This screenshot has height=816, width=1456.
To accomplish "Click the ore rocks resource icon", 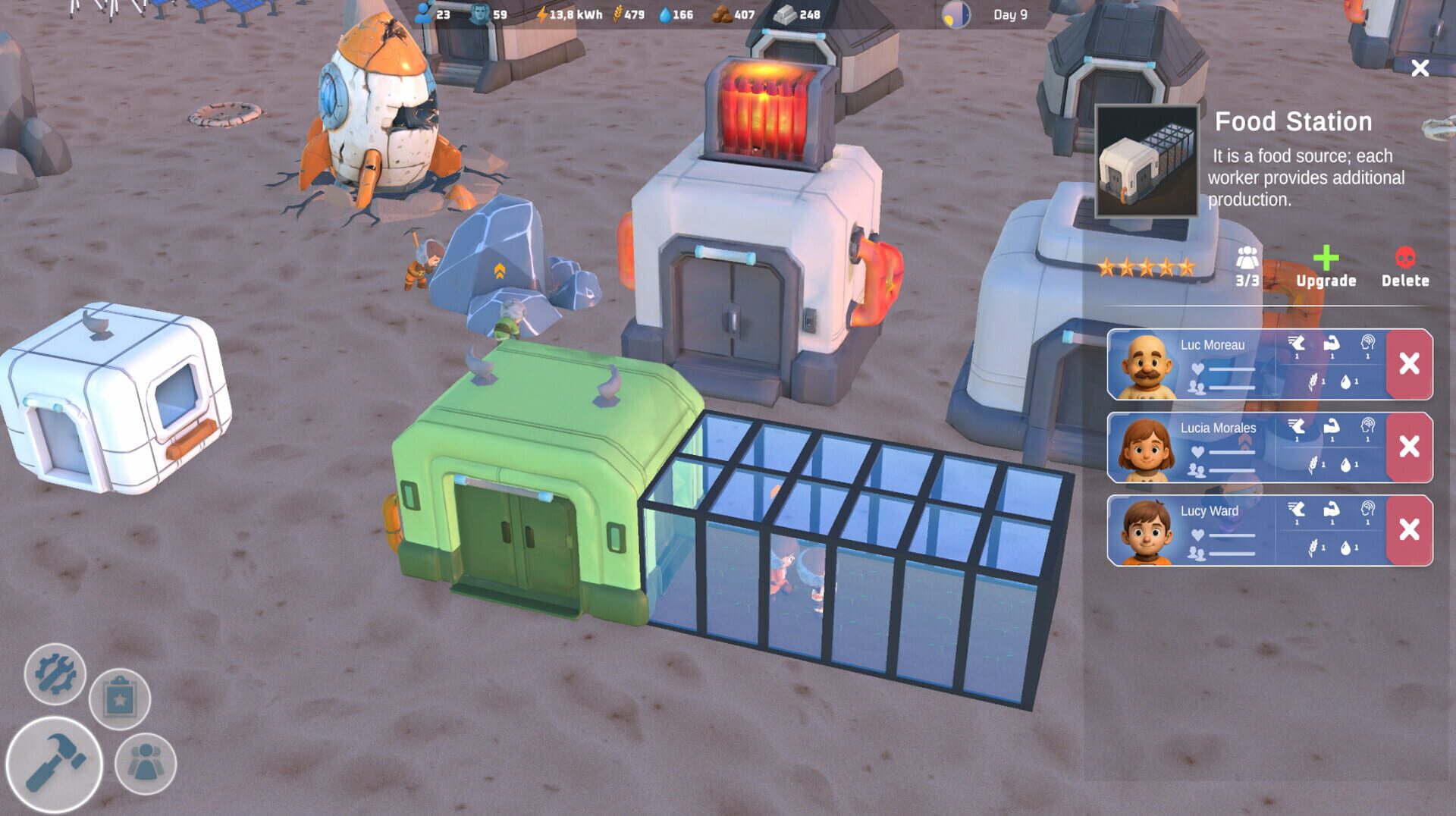I will [723, 14].
